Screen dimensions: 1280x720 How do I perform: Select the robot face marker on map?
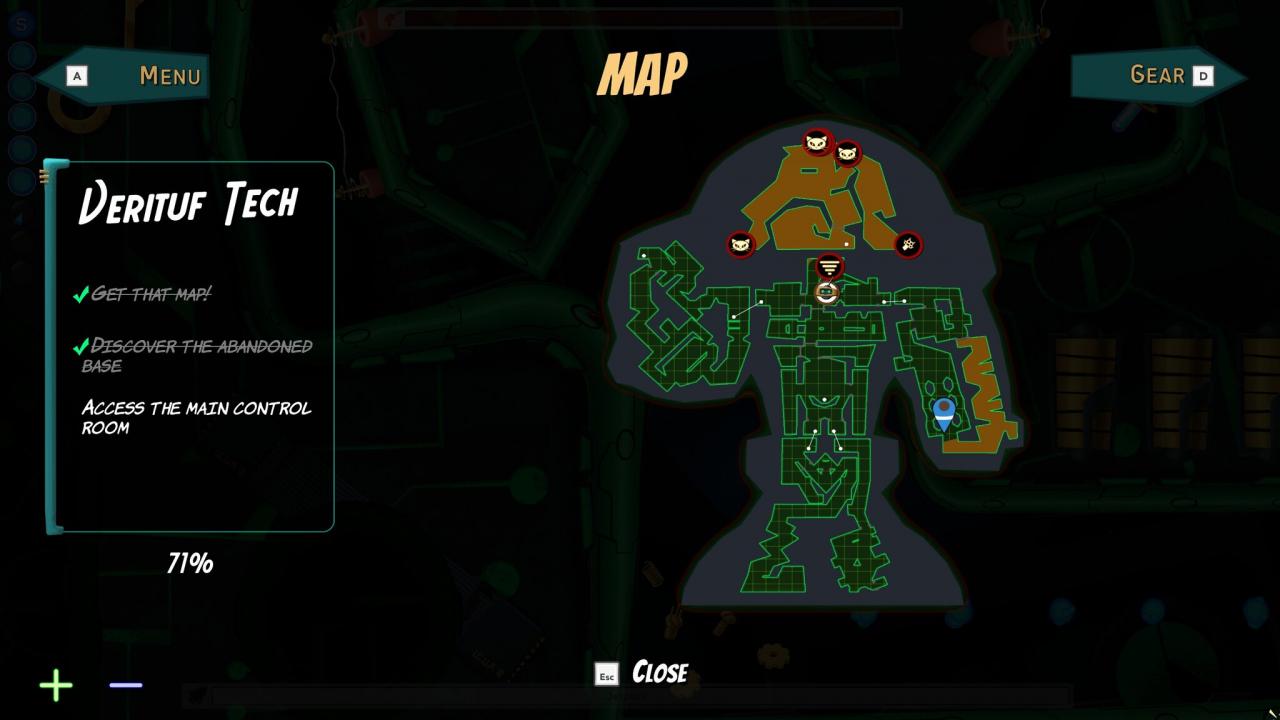[x=826, y=293]
